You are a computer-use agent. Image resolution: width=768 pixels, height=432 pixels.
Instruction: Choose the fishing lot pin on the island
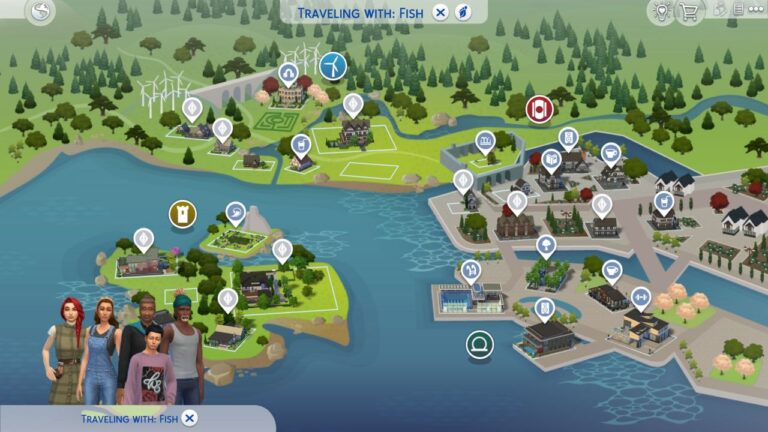[x=234, y=212]
